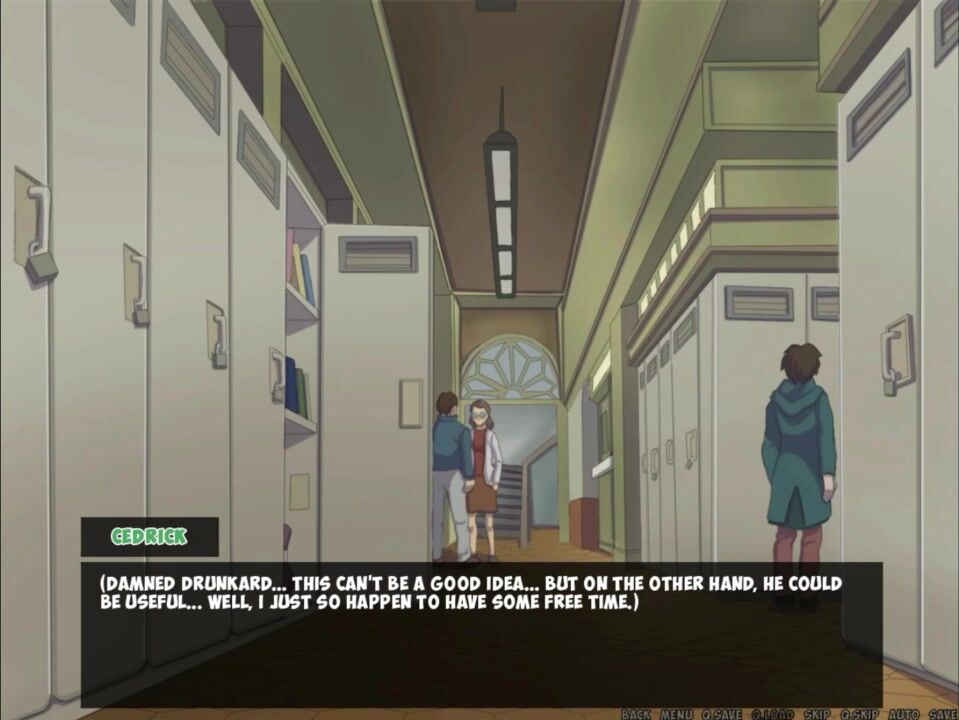Click the Q.SKIP button
Screen dimensions: 959x720
859,713
